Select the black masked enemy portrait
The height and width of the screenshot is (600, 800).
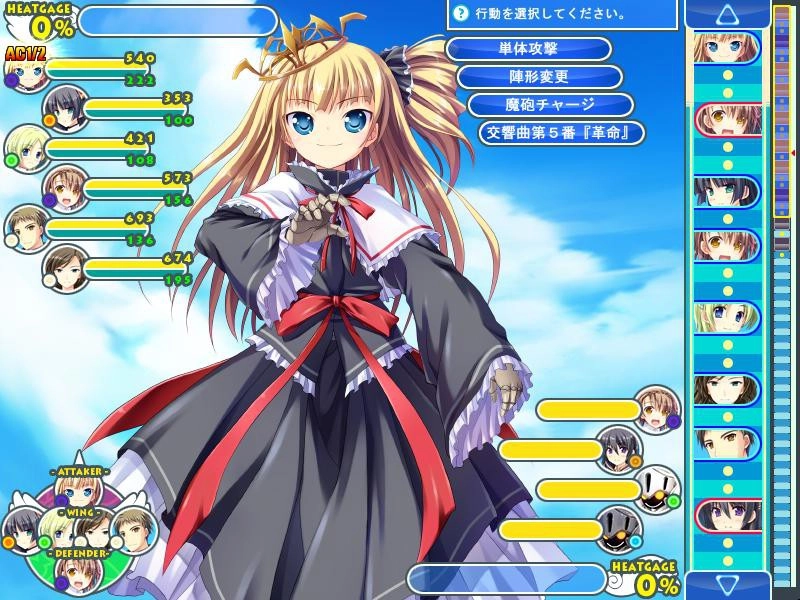pos(620,529)
